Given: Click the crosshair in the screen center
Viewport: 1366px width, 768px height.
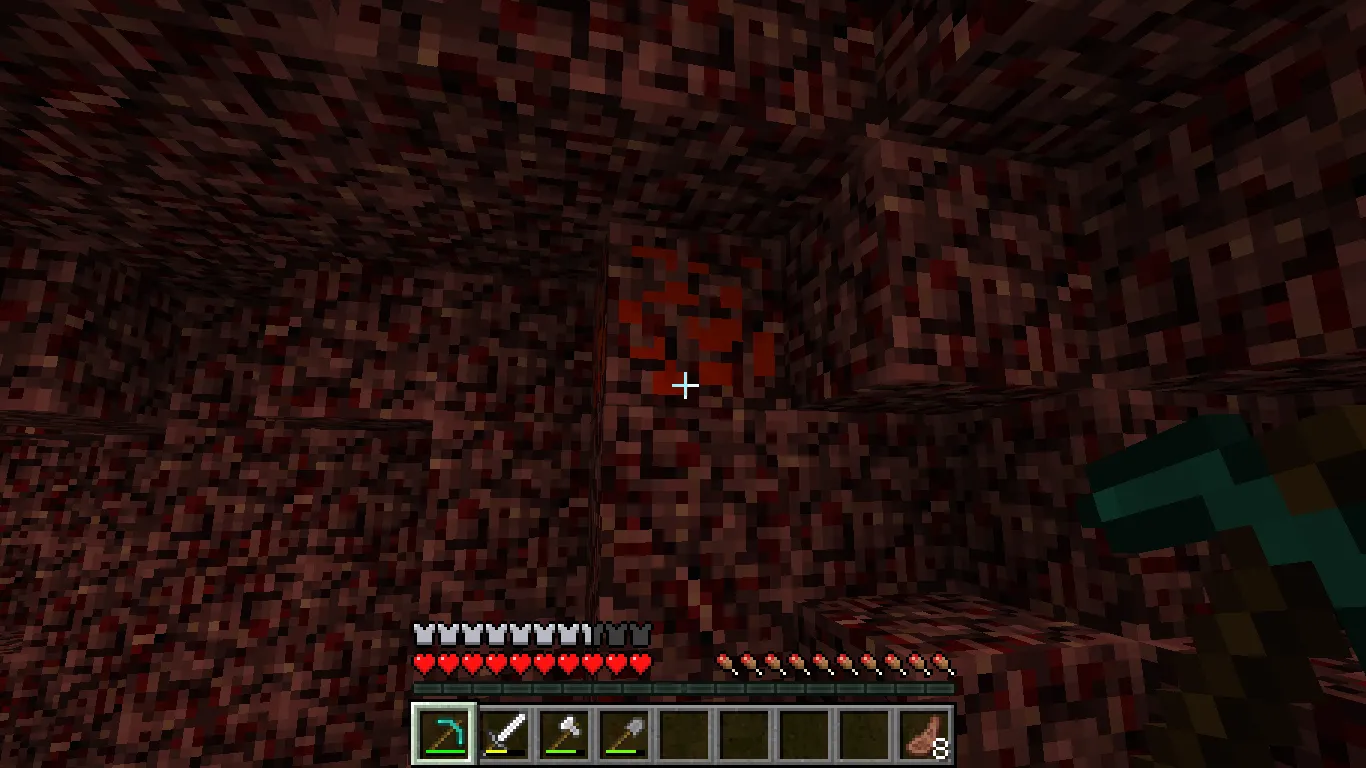Looking at the screenshot, I should click(685, 384).
